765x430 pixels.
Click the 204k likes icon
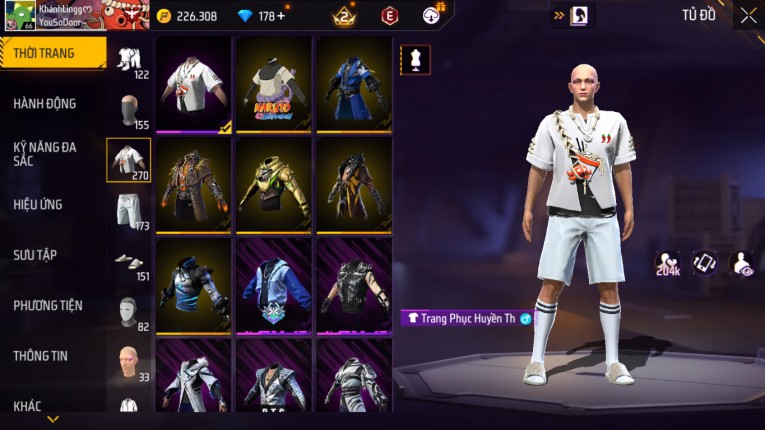tap(668, 263)
